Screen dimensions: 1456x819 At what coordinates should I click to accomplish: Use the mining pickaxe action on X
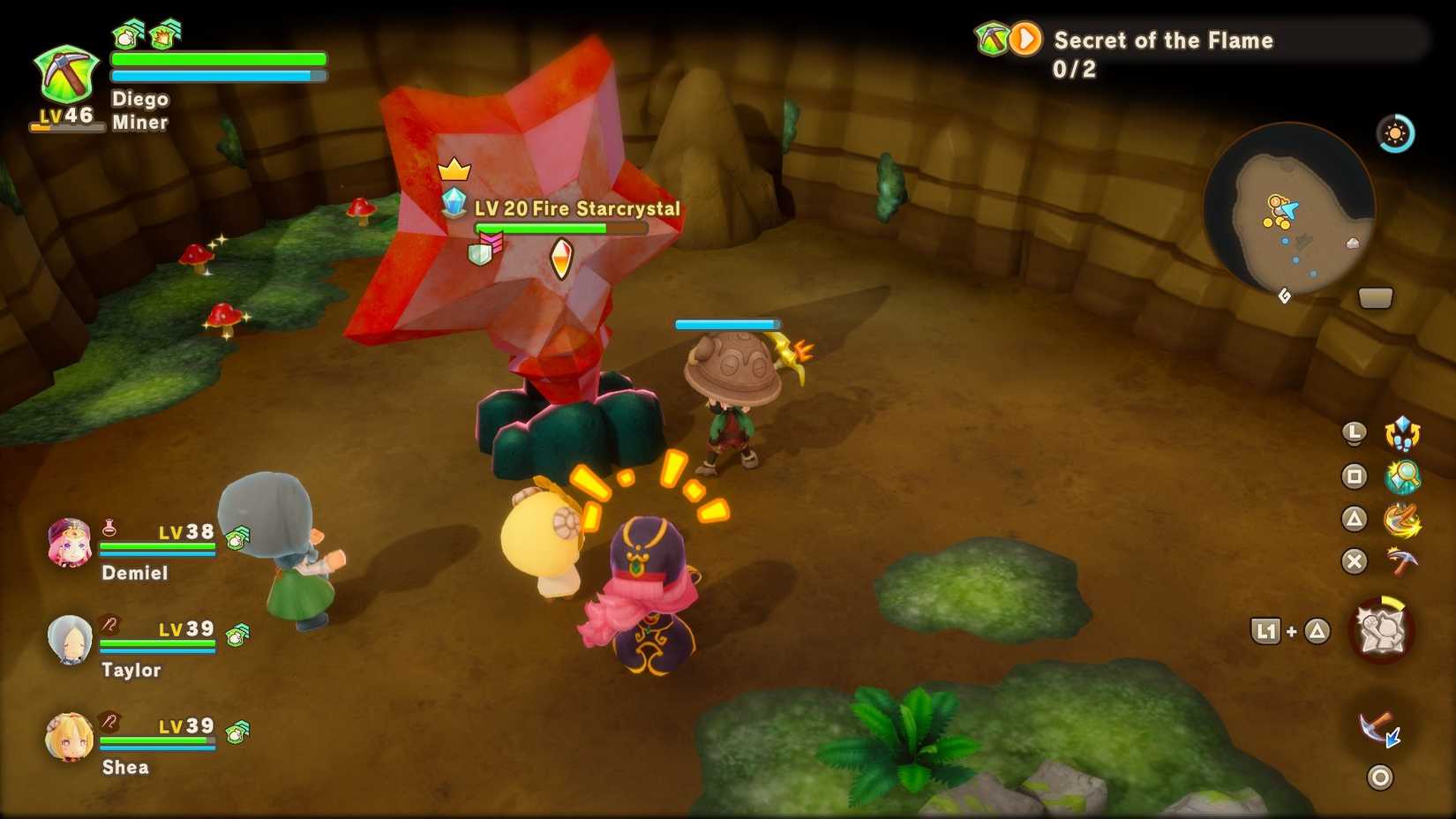point(1400,562)
